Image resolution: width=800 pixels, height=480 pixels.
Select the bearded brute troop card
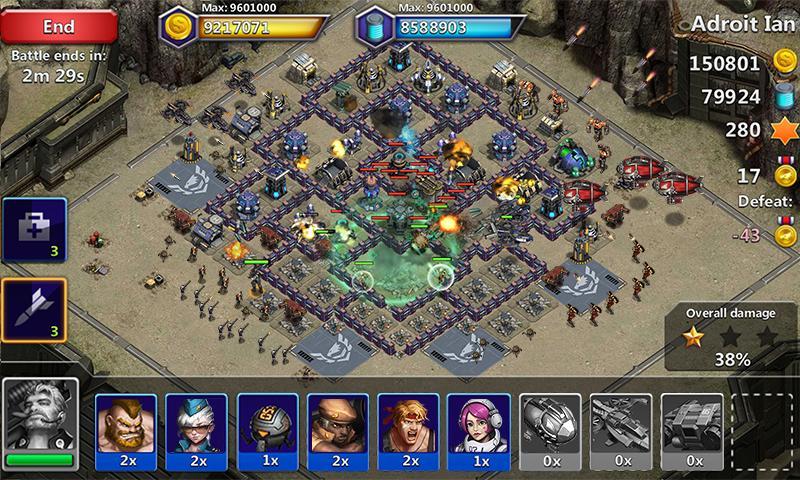[x=127, y=427]
